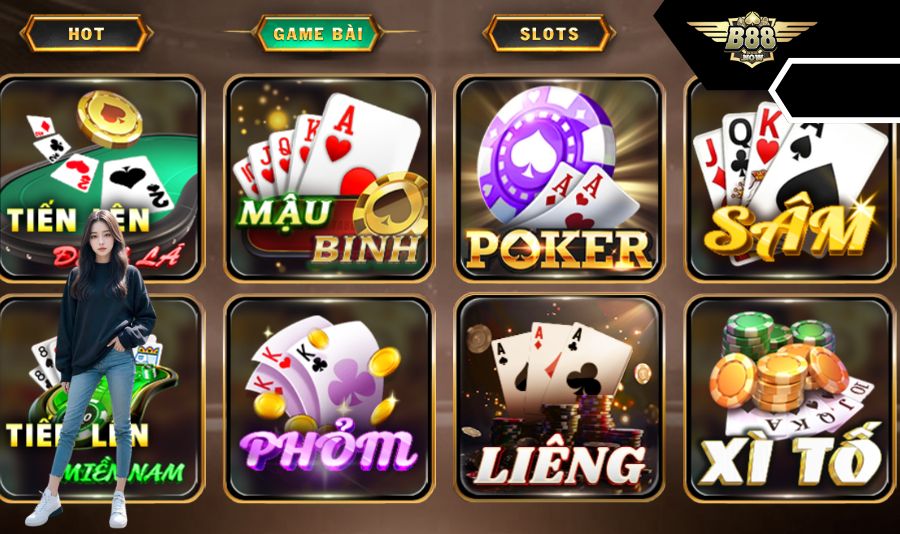The width and height of the screenshot is (900, 534).
Task: Play the Poker game tile
Action: (x=559, y=178)
